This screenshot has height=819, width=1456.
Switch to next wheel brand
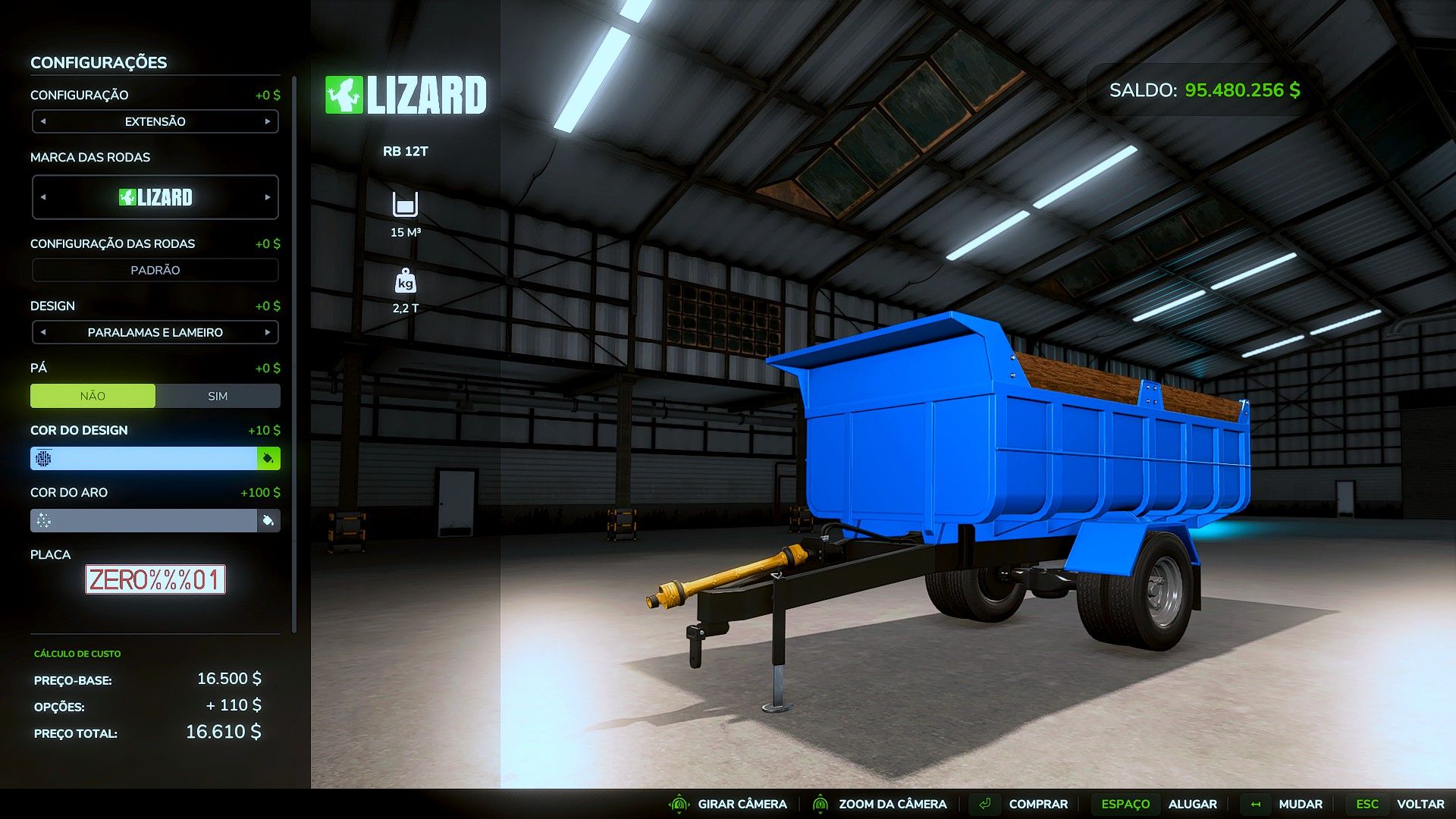pos(268,197)
